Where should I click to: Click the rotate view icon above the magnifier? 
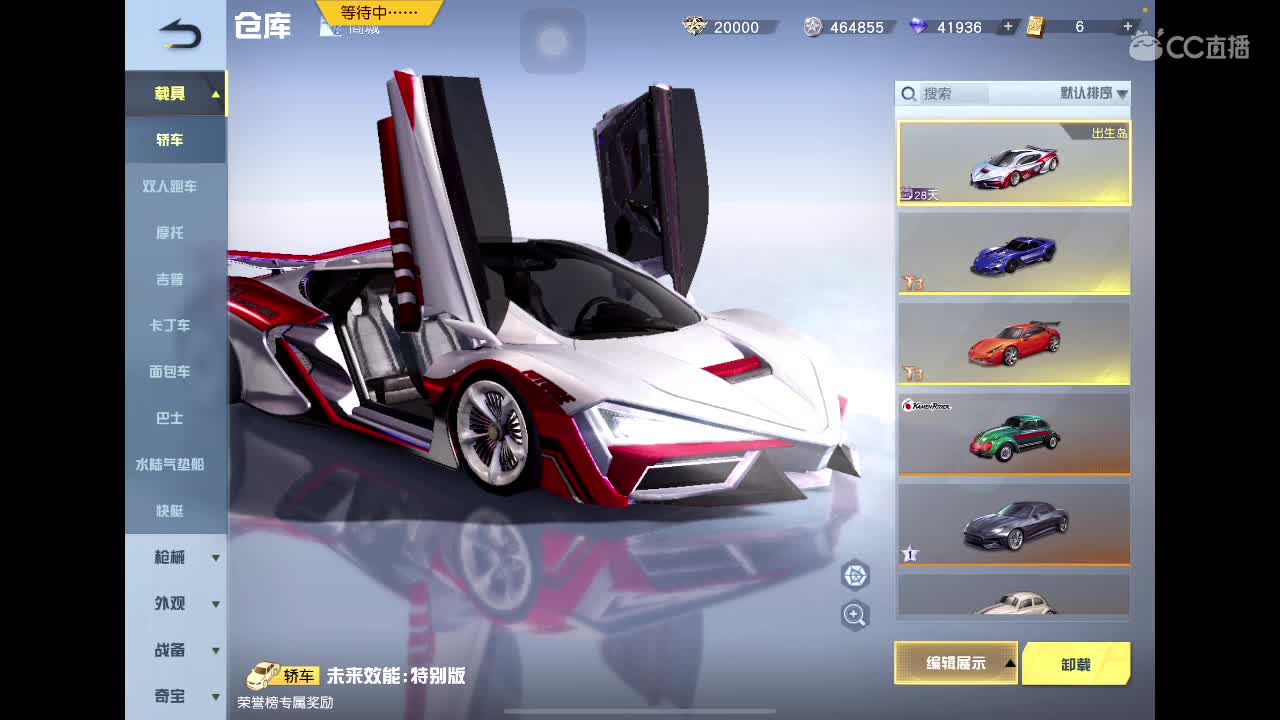pos(855,577)
